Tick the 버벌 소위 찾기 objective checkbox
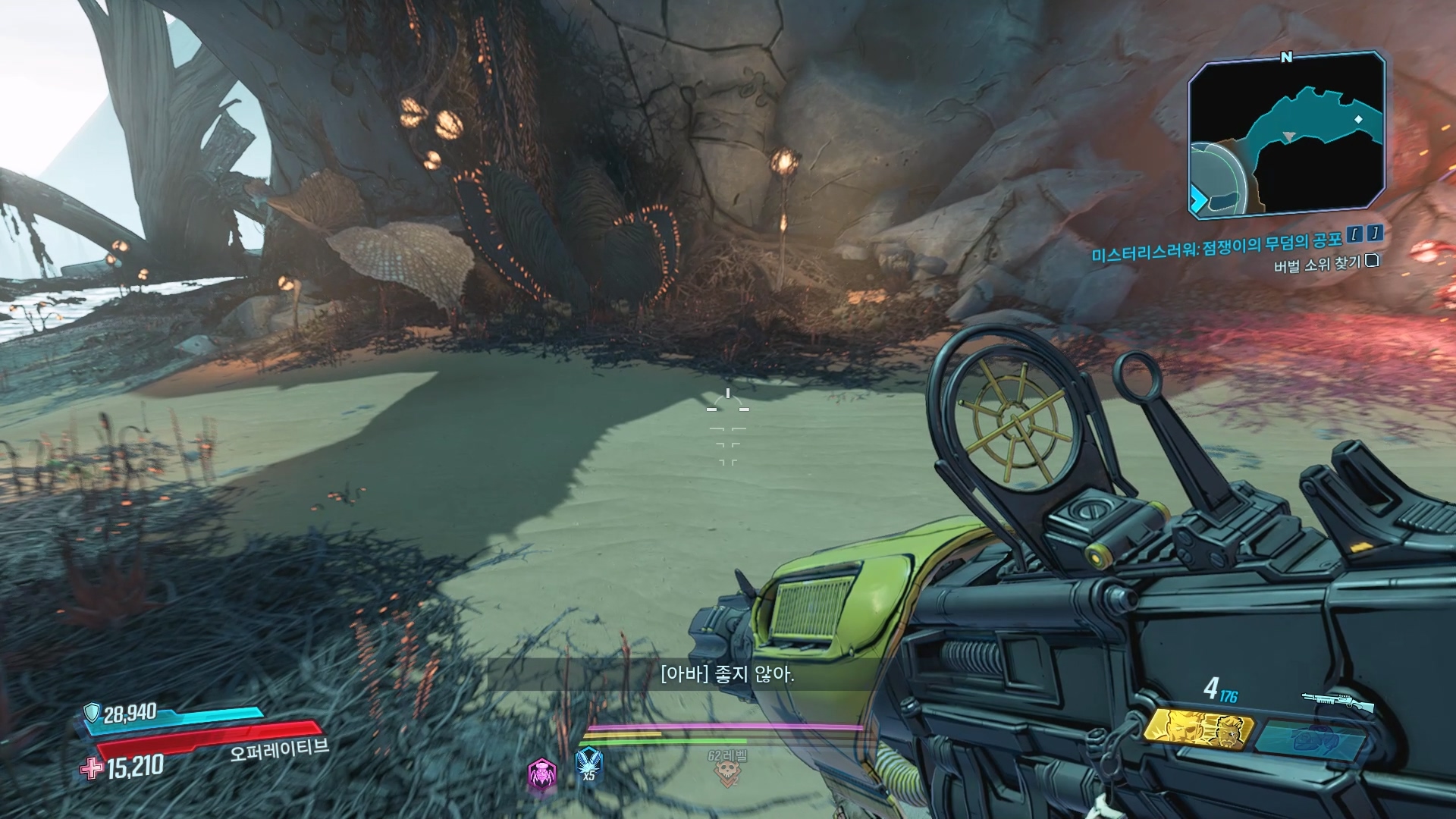Viewport: 1456px width, 819px height. [1371, 262]
